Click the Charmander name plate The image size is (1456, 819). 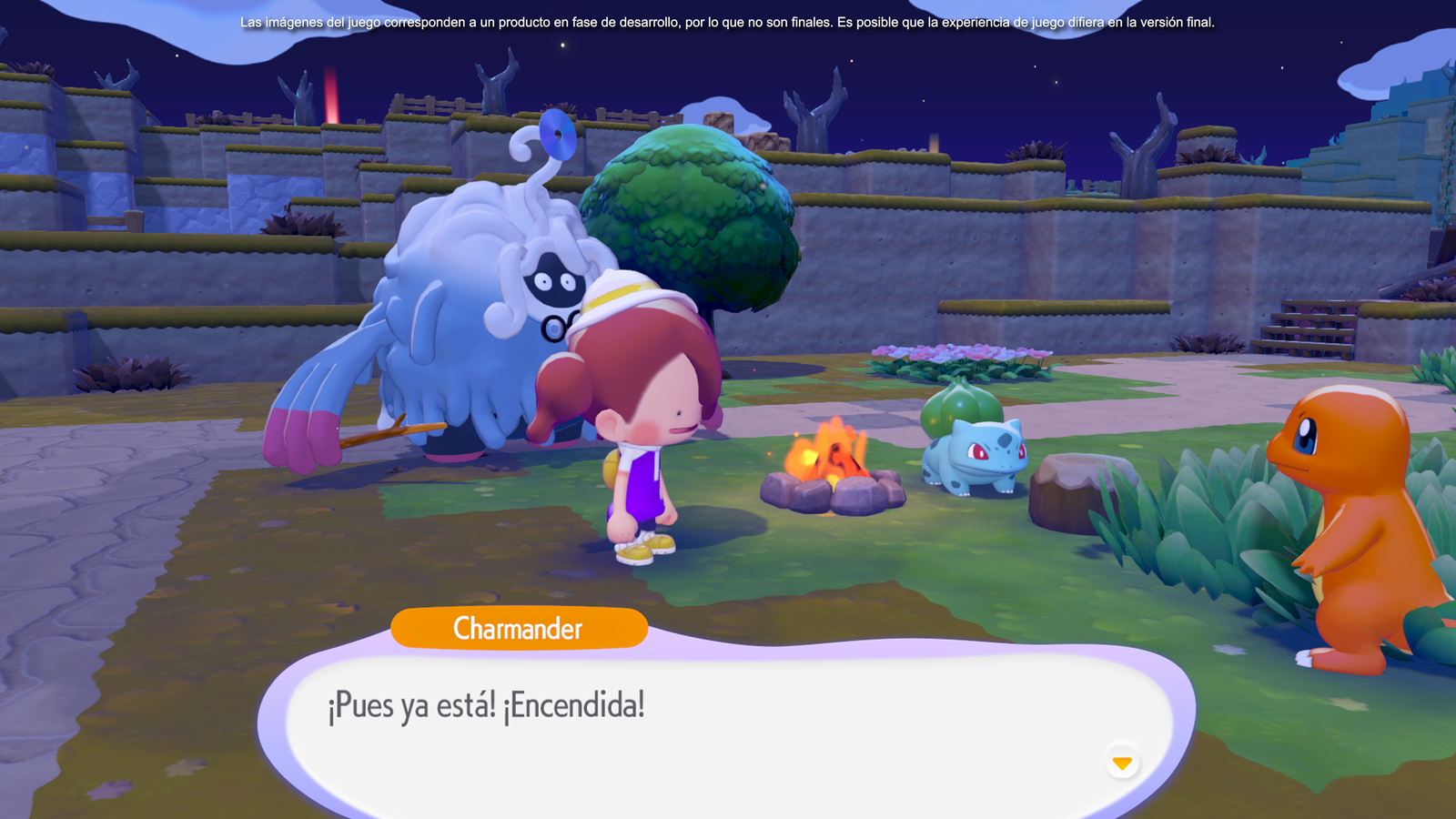tap(520, 628)
